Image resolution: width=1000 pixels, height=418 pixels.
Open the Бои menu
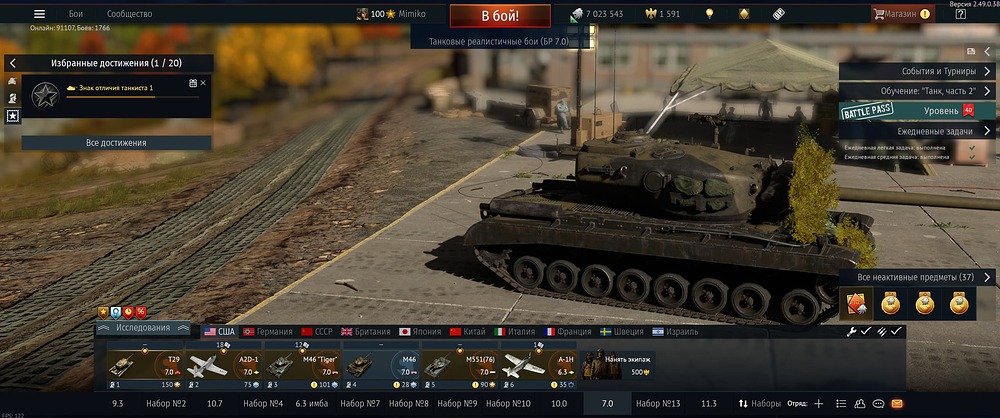tap(76, 14)
